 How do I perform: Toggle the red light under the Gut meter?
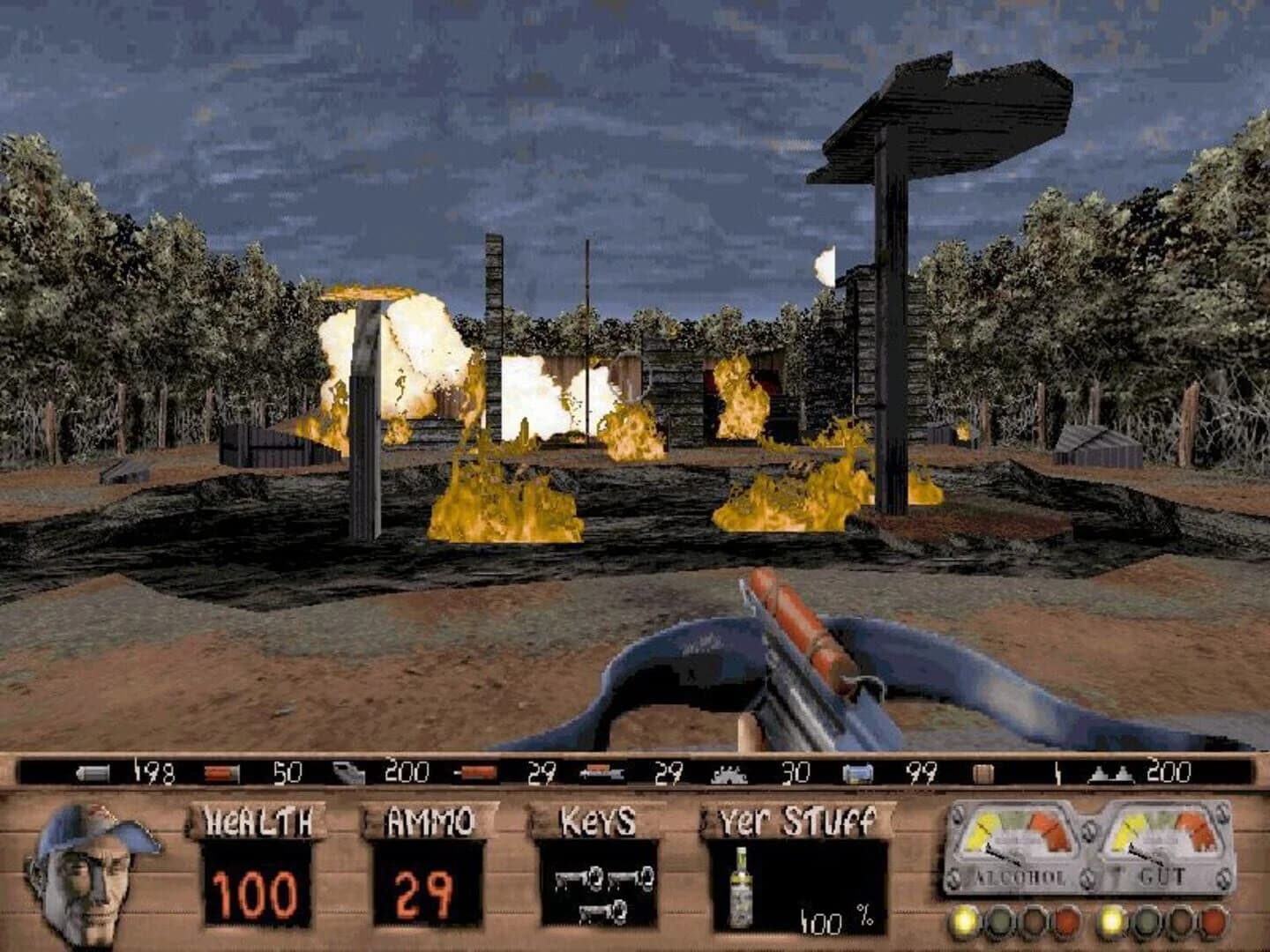(x=1215, y=921)
